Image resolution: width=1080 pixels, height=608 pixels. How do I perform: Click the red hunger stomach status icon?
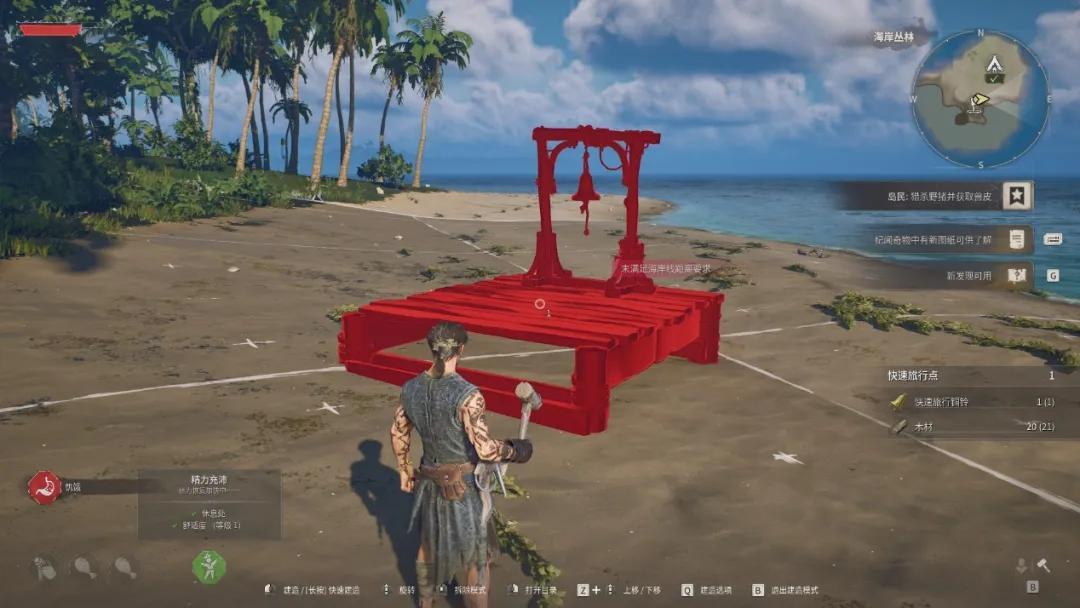(44, 487)
